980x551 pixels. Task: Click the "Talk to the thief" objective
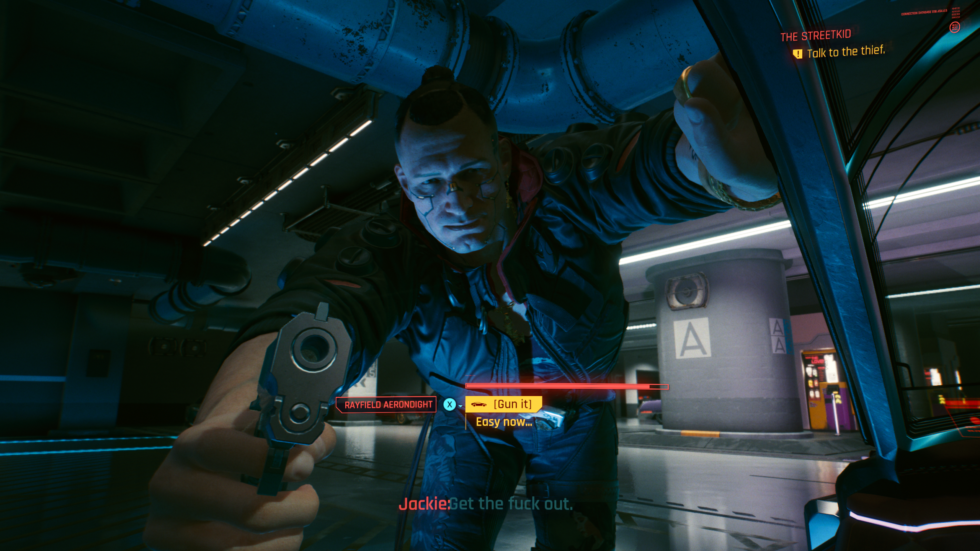[845, 52]
